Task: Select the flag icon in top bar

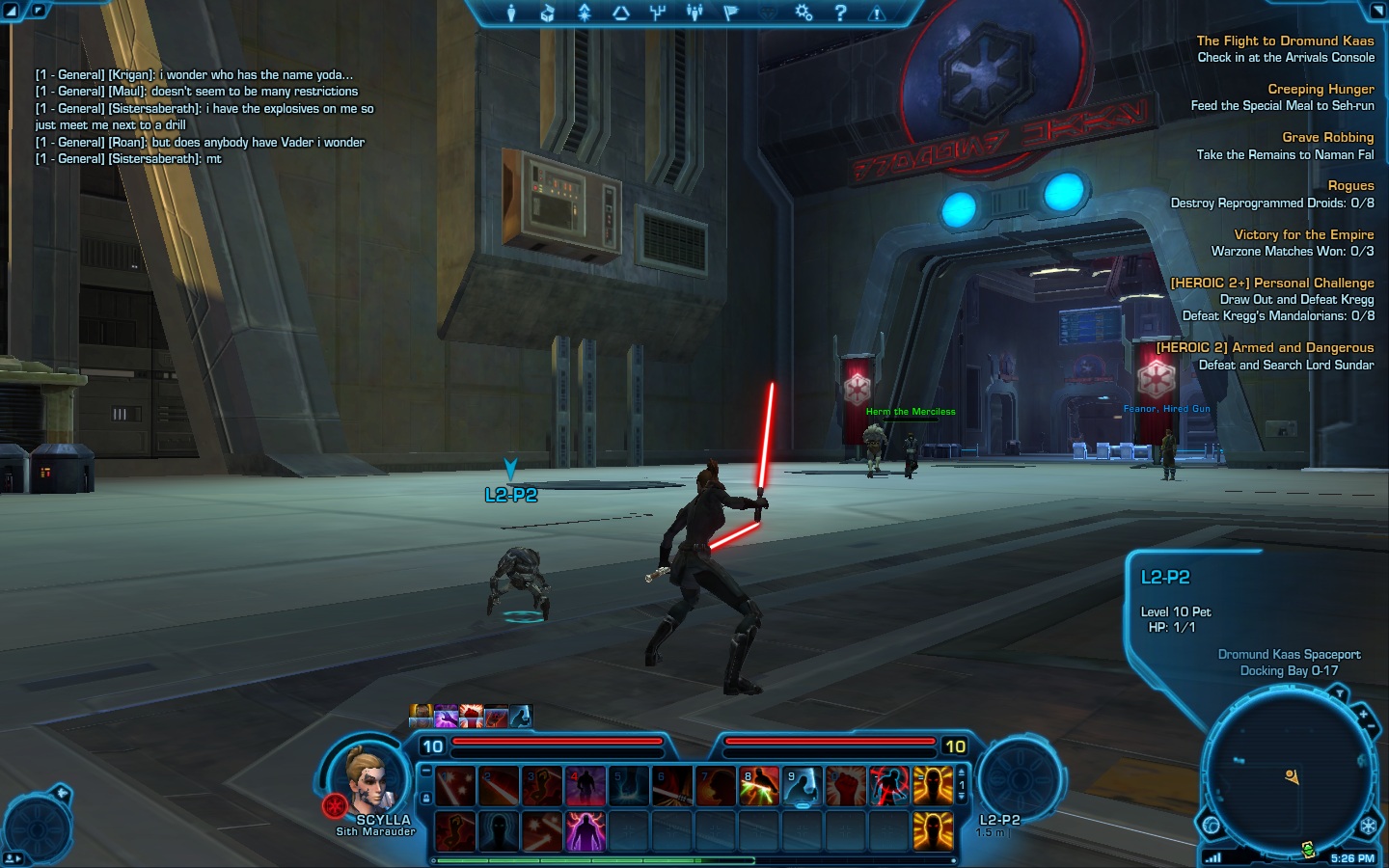Action: [x=730, y=13]
